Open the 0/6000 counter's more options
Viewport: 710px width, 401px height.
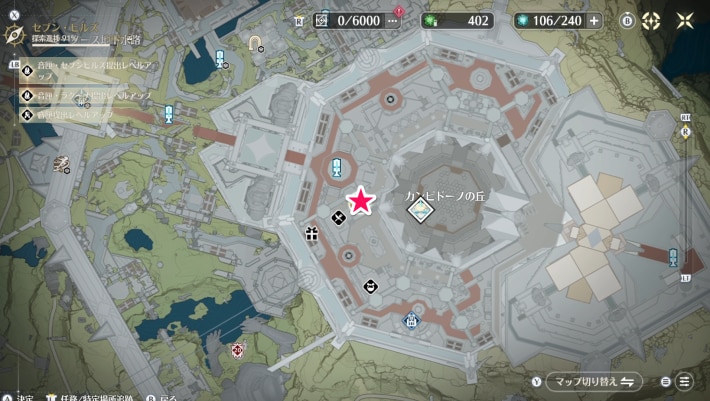pyautogui.click(x=392, y=20)
